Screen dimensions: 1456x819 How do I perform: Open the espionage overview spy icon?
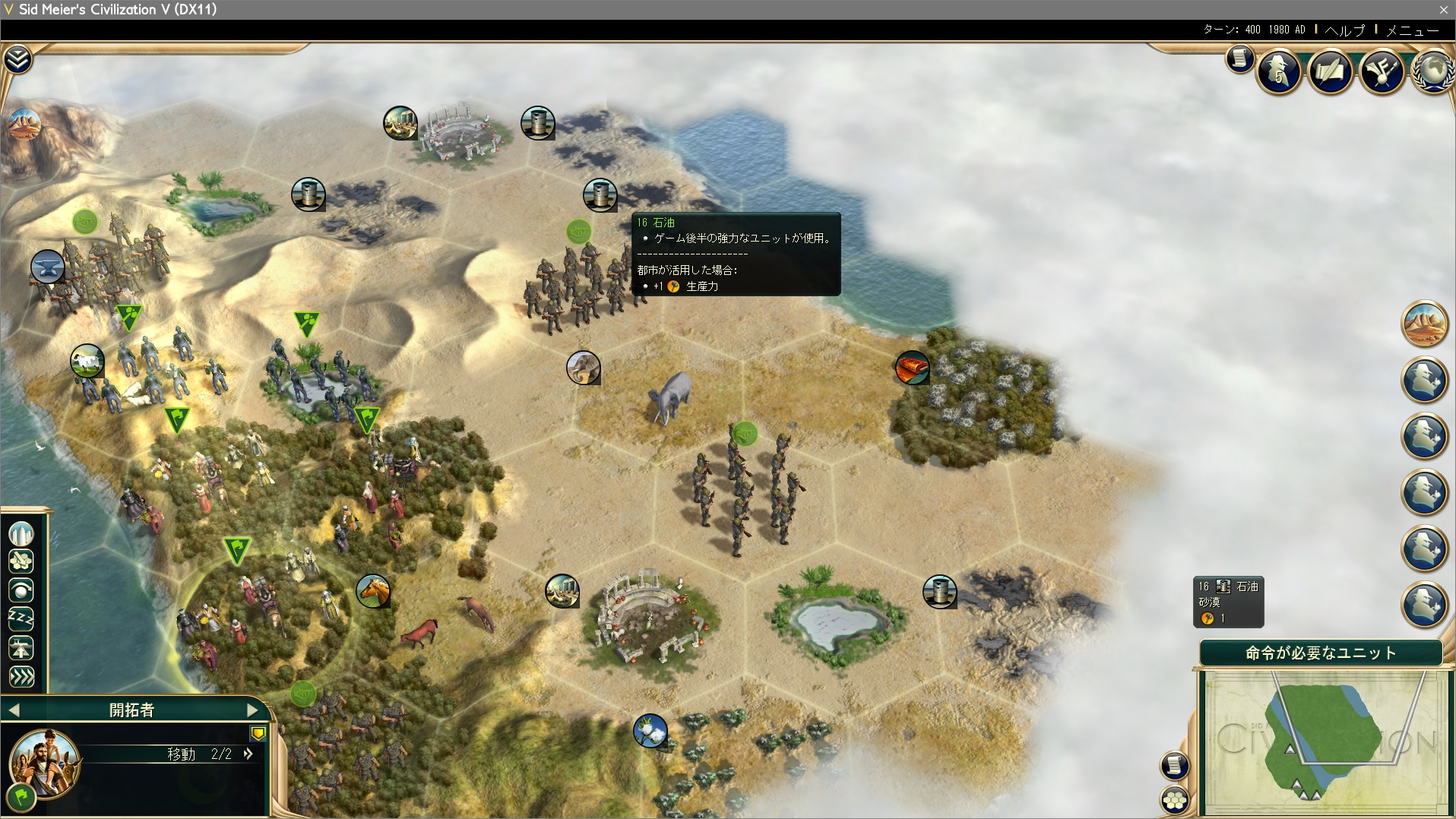pos(1280,72)
